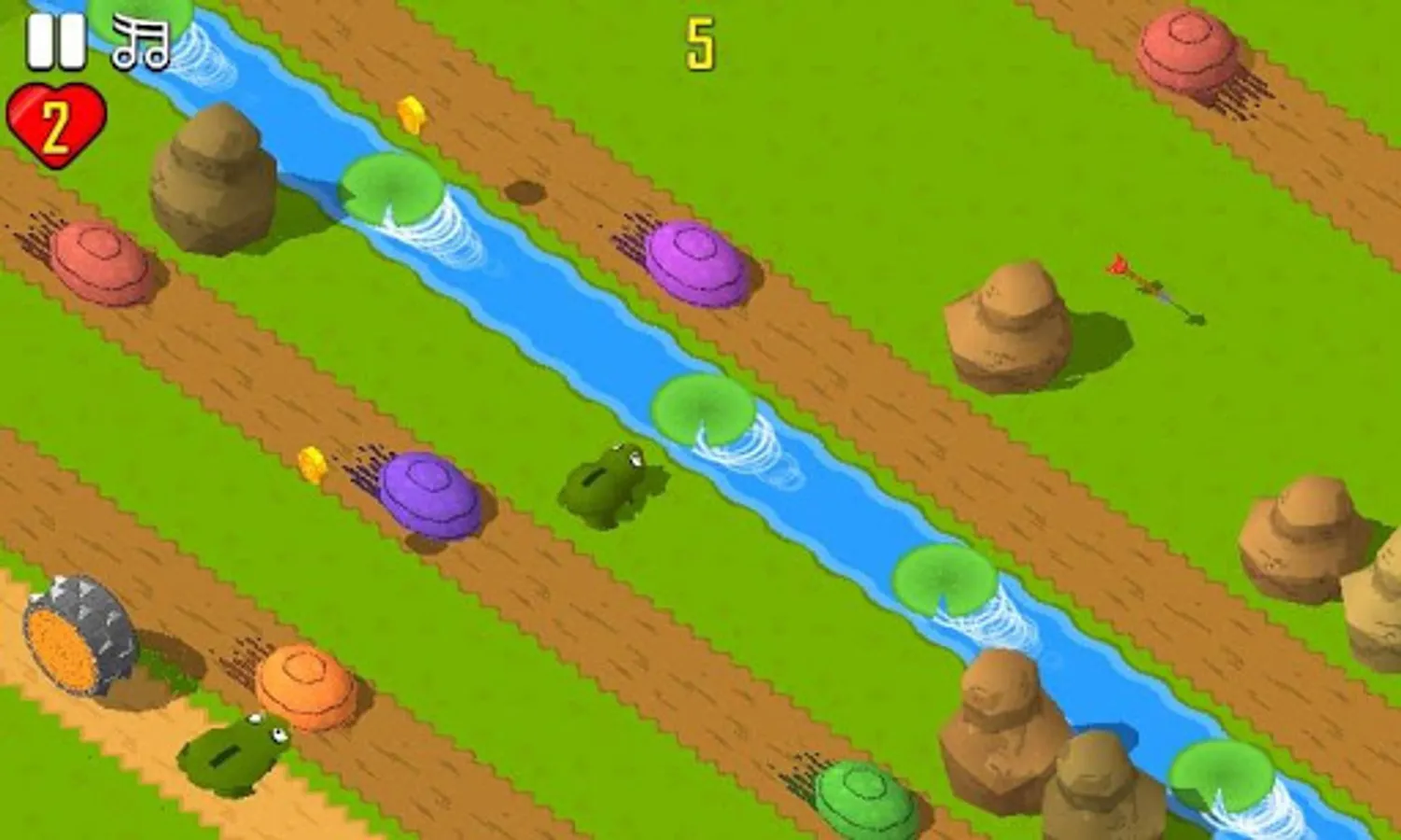Collect the yellow coin near the top river

point(409,114)
